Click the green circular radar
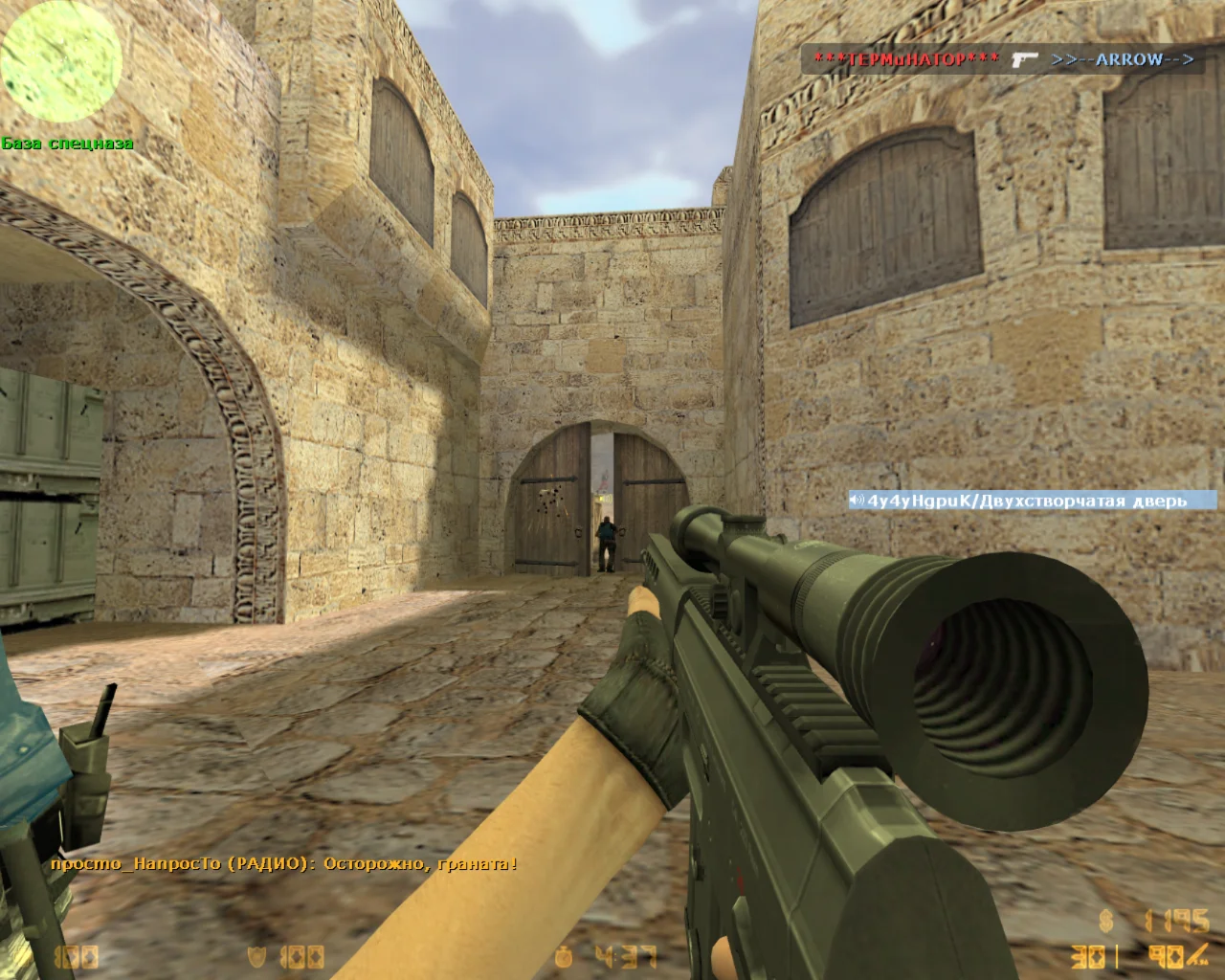The width and height of the screenshot is (1225, 980). [x=61, y=63]
